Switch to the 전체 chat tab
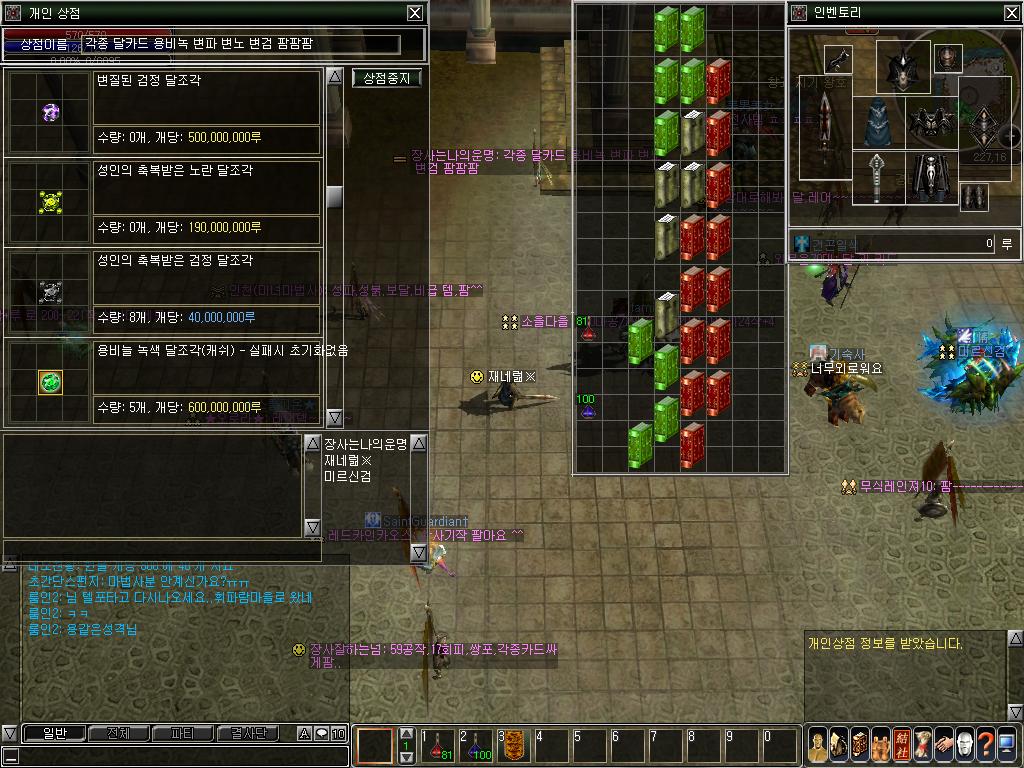The width and height of the screenshot is (1024, 768). click(118, 733)
